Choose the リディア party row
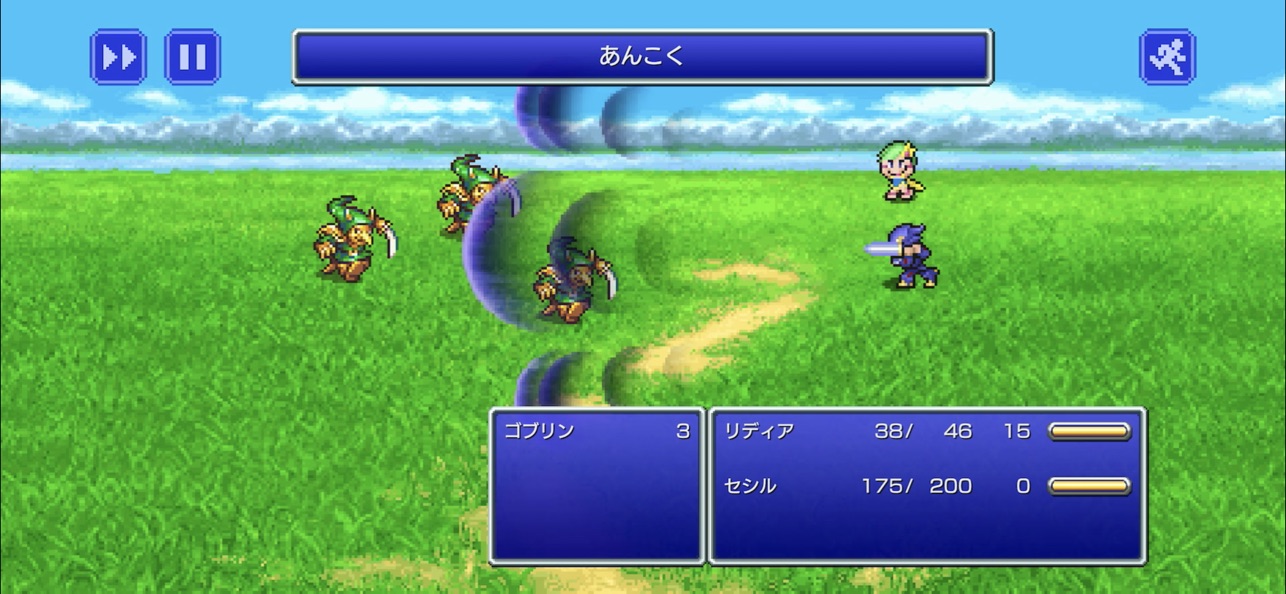Image resolution: width=1286 pixels, height=594 pixels. (x=925, y=432)
